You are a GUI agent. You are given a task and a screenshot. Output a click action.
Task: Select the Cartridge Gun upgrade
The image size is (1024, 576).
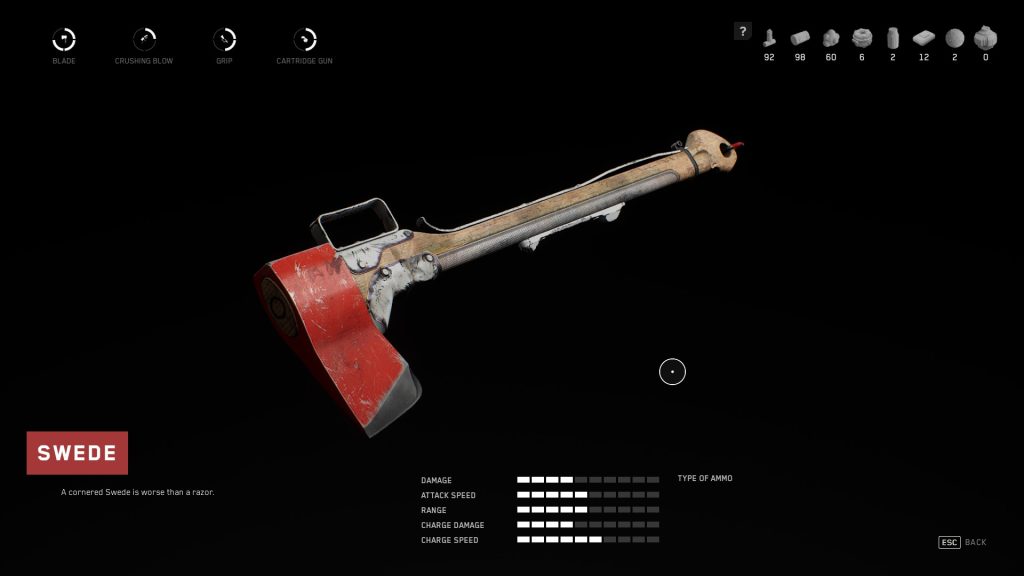304,40
